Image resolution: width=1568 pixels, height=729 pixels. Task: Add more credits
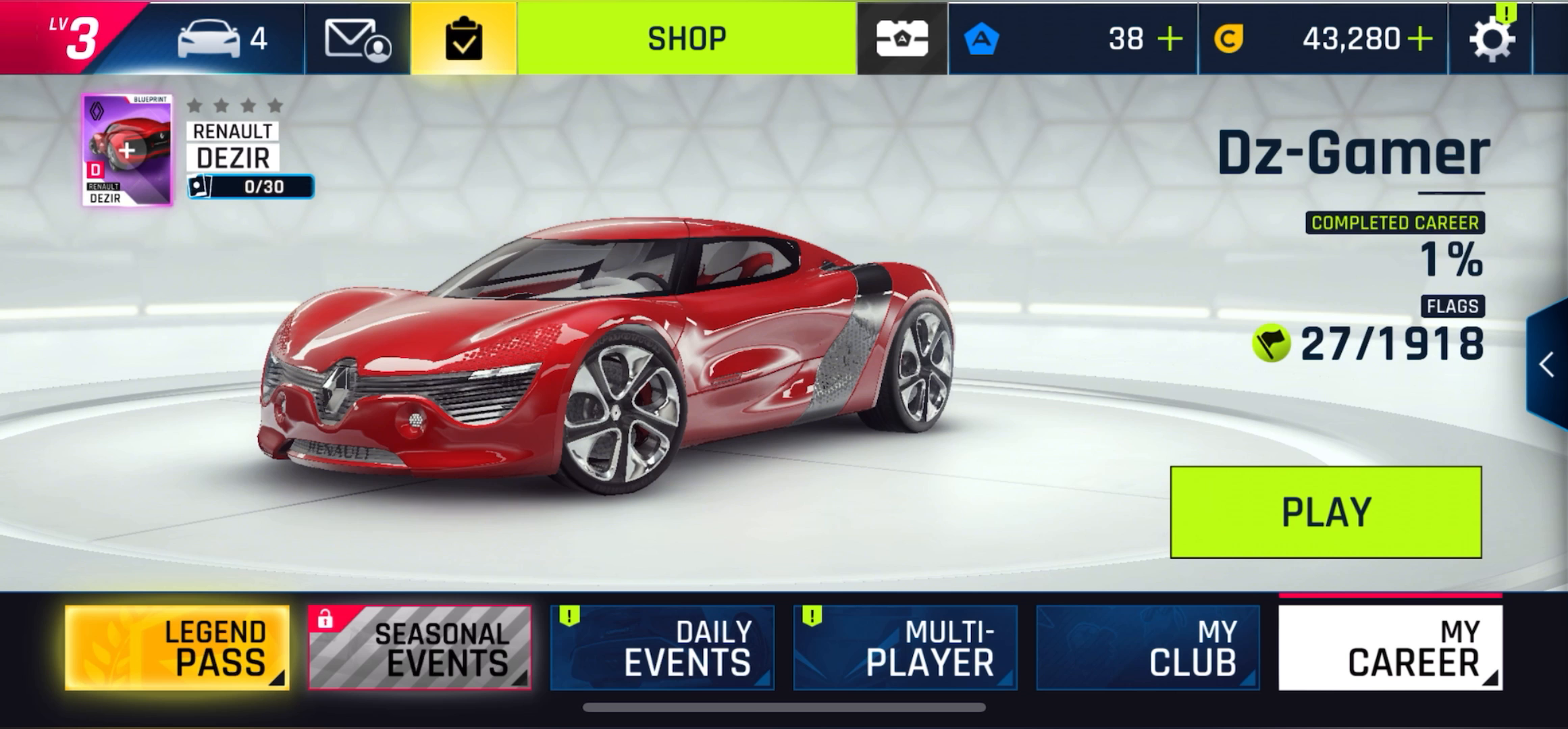tap(1420, 39)
